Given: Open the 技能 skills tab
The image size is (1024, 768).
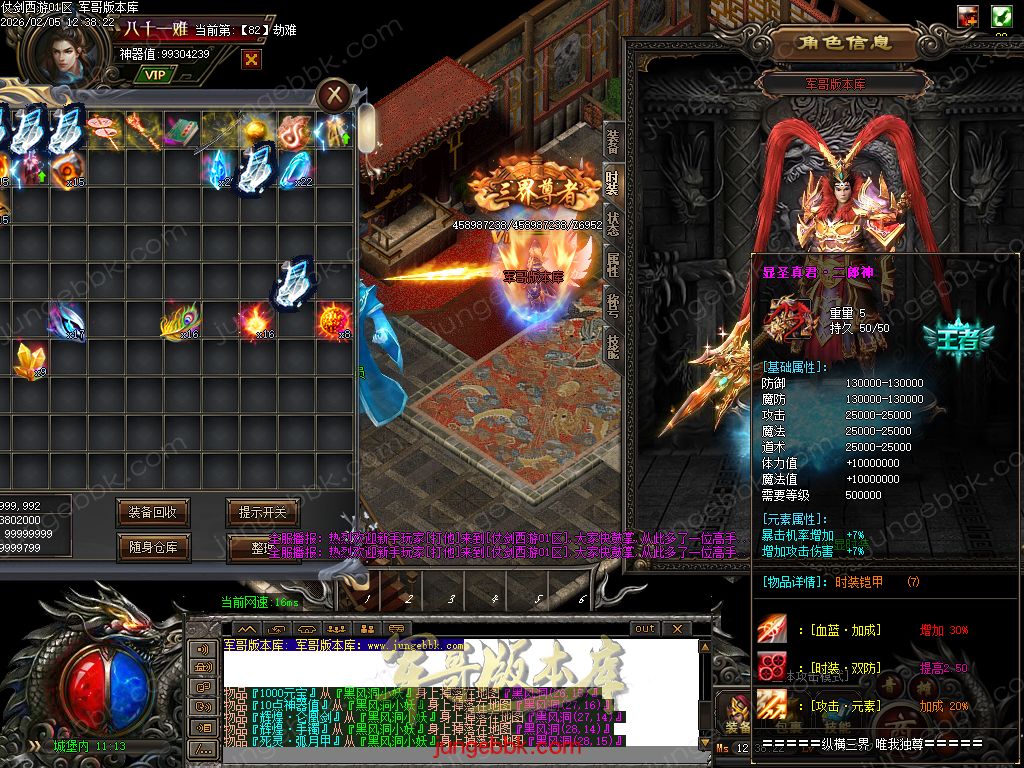Looking at the screenshot, I should click(612, 346).
